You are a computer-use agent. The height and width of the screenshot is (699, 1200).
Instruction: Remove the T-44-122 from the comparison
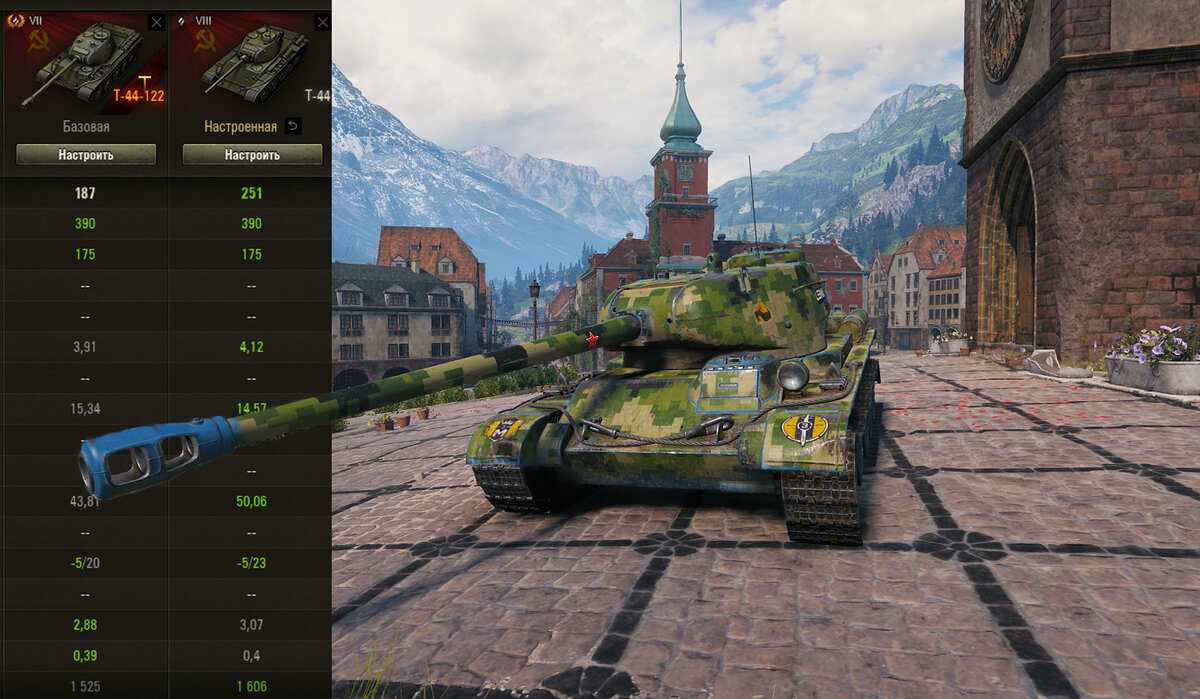tap(156, 22)
